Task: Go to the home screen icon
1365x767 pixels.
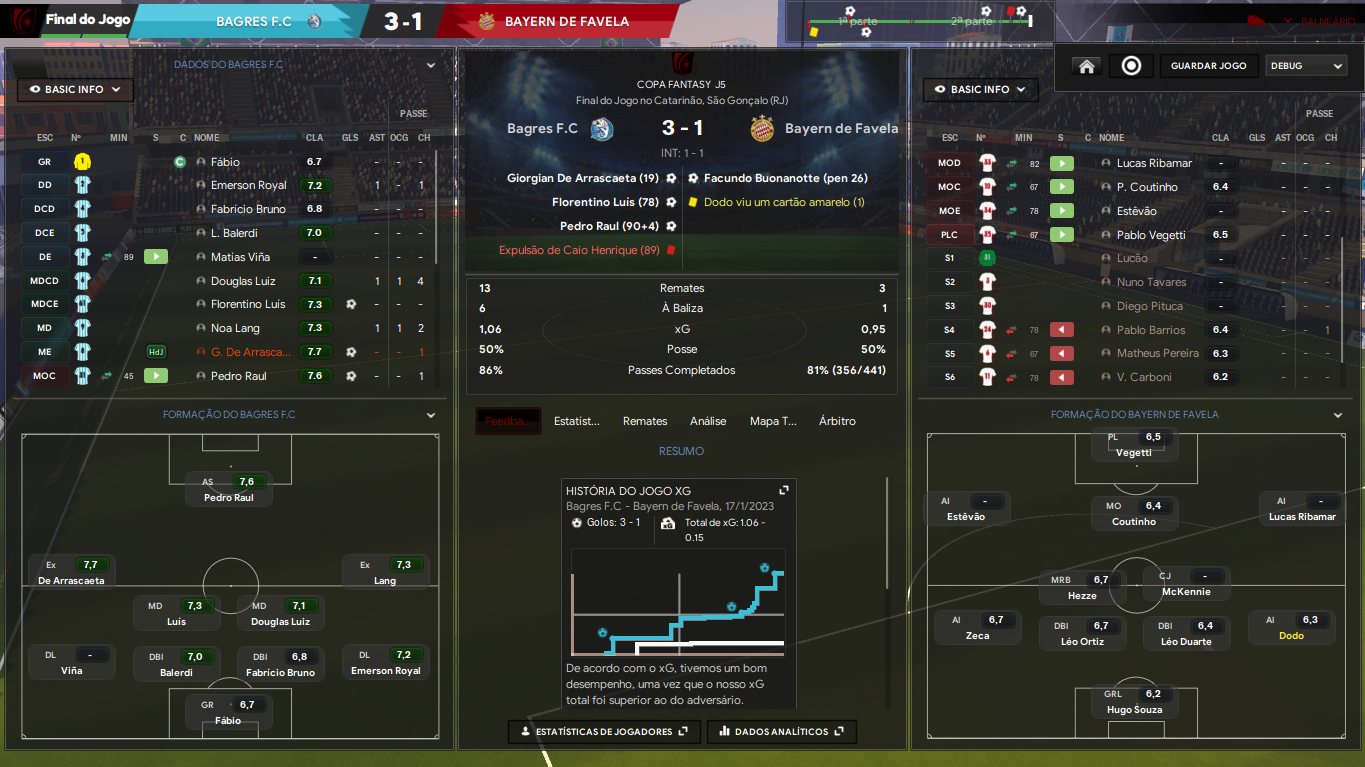Action: click(1086, 66)
